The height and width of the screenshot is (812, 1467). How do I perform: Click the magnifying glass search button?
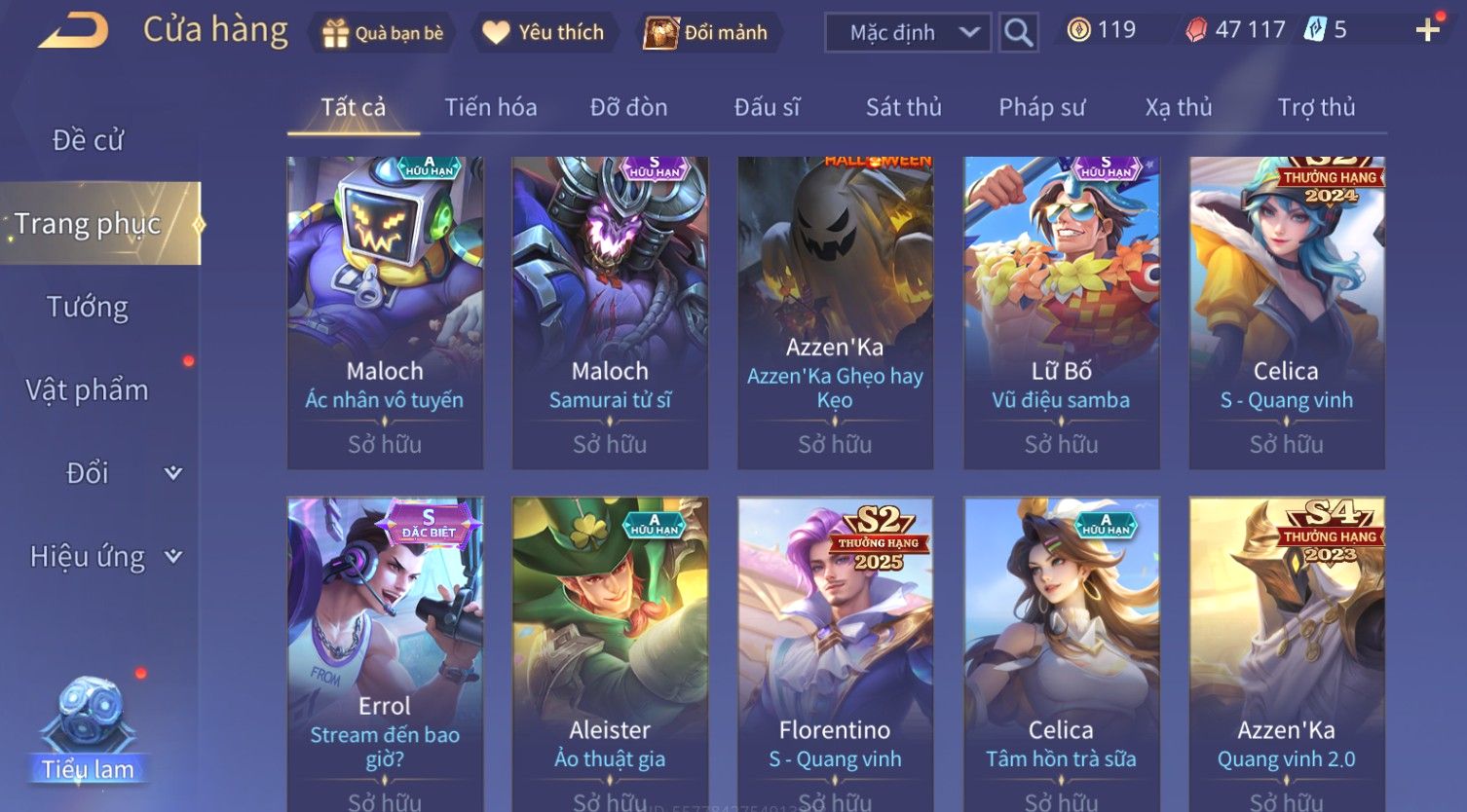click(x=1018, y=33)
